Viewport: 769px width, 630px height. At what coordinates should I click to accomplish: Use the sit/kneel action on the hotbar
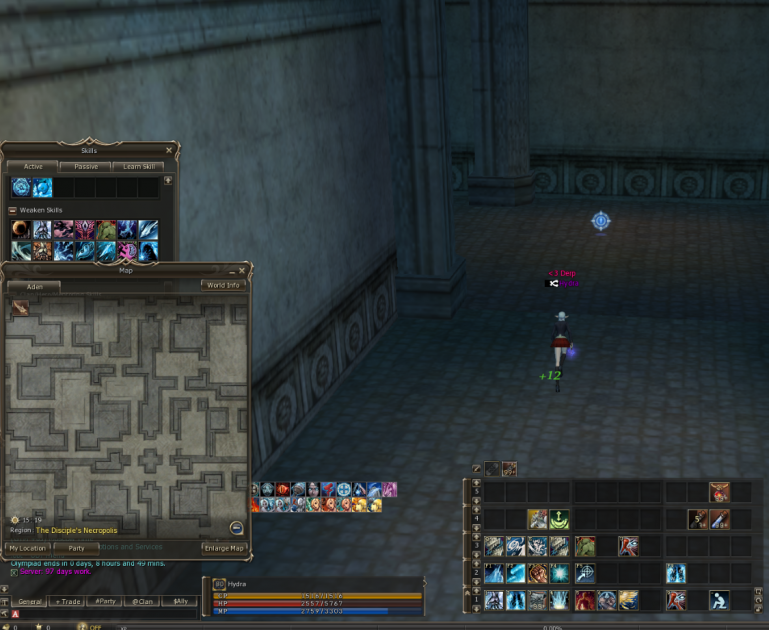click(719, 600)
